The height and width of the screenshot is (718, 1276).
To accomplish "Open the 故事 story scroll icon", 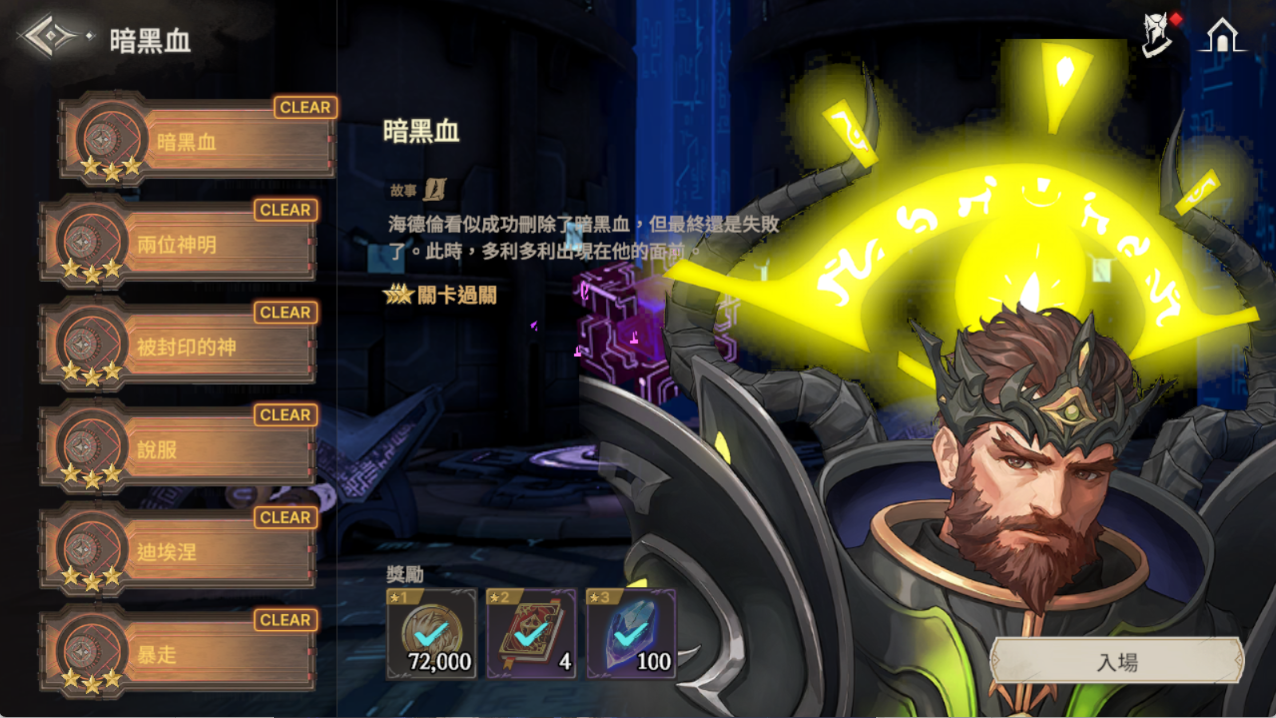I will [x=434, y=189].
